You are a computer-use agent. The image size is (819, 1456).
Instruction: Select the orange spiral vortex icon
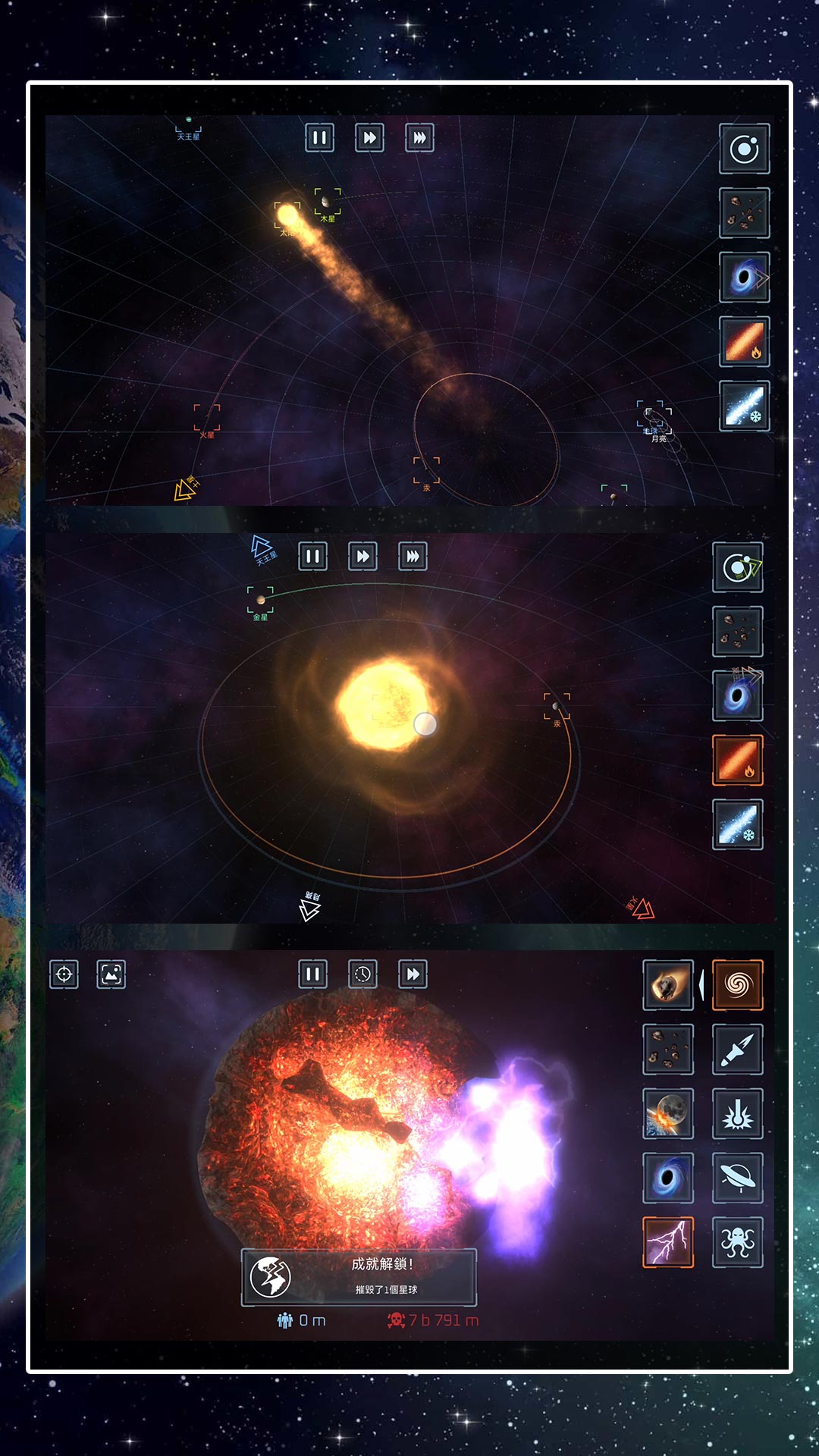[738, 985]
